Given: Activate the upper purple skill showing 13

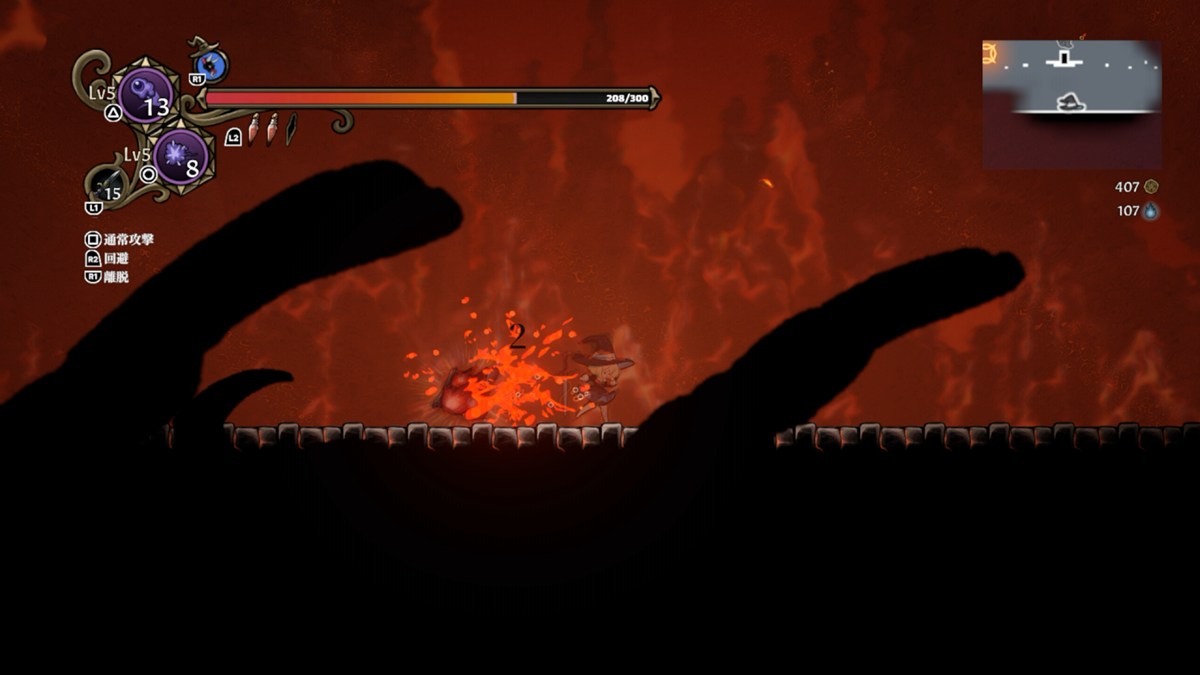Looking at the screenshot, I should click(x=146, y=96).
